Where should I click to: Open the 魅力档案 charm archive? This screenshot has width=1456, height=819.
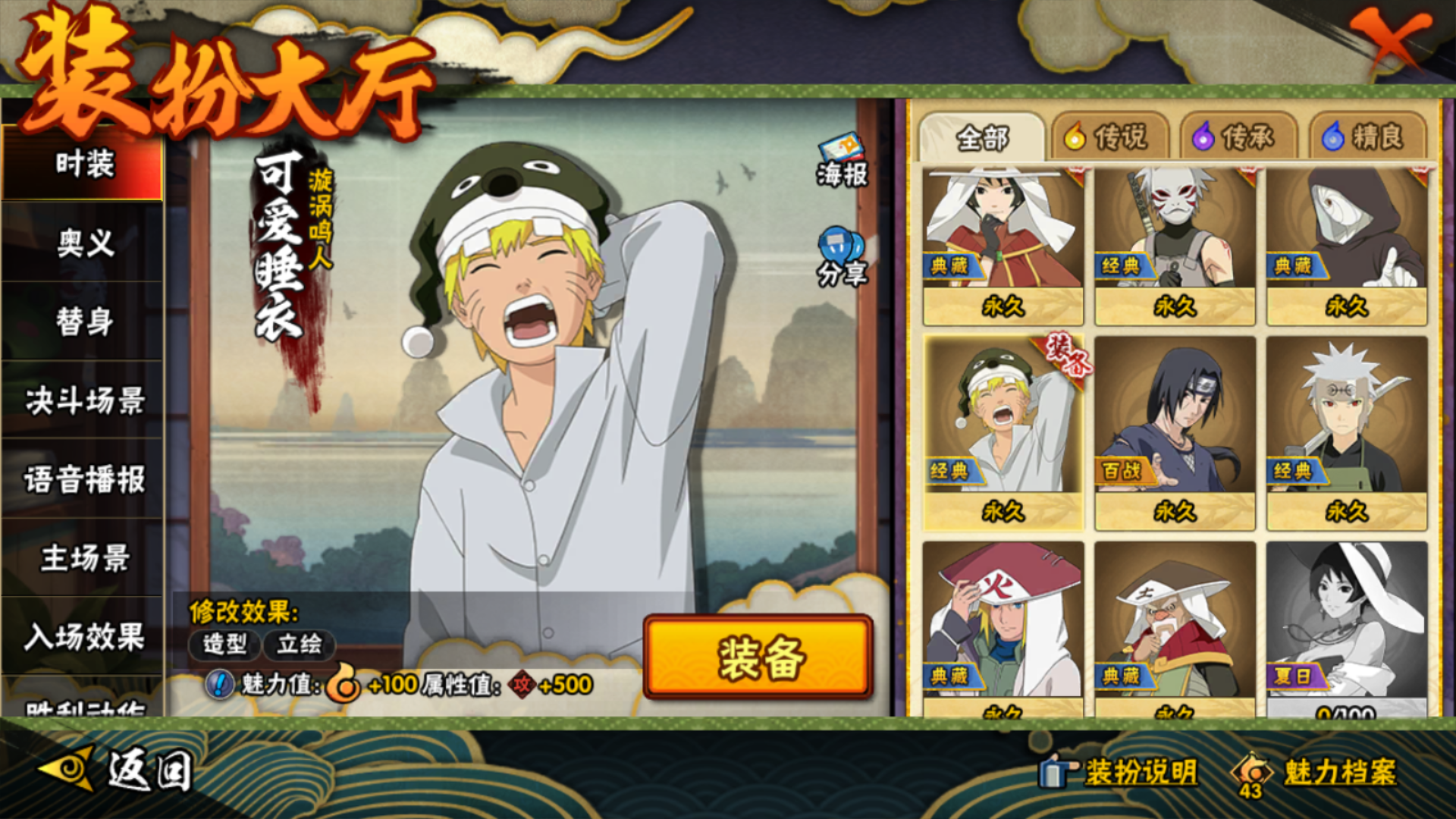coord(1318,773)
